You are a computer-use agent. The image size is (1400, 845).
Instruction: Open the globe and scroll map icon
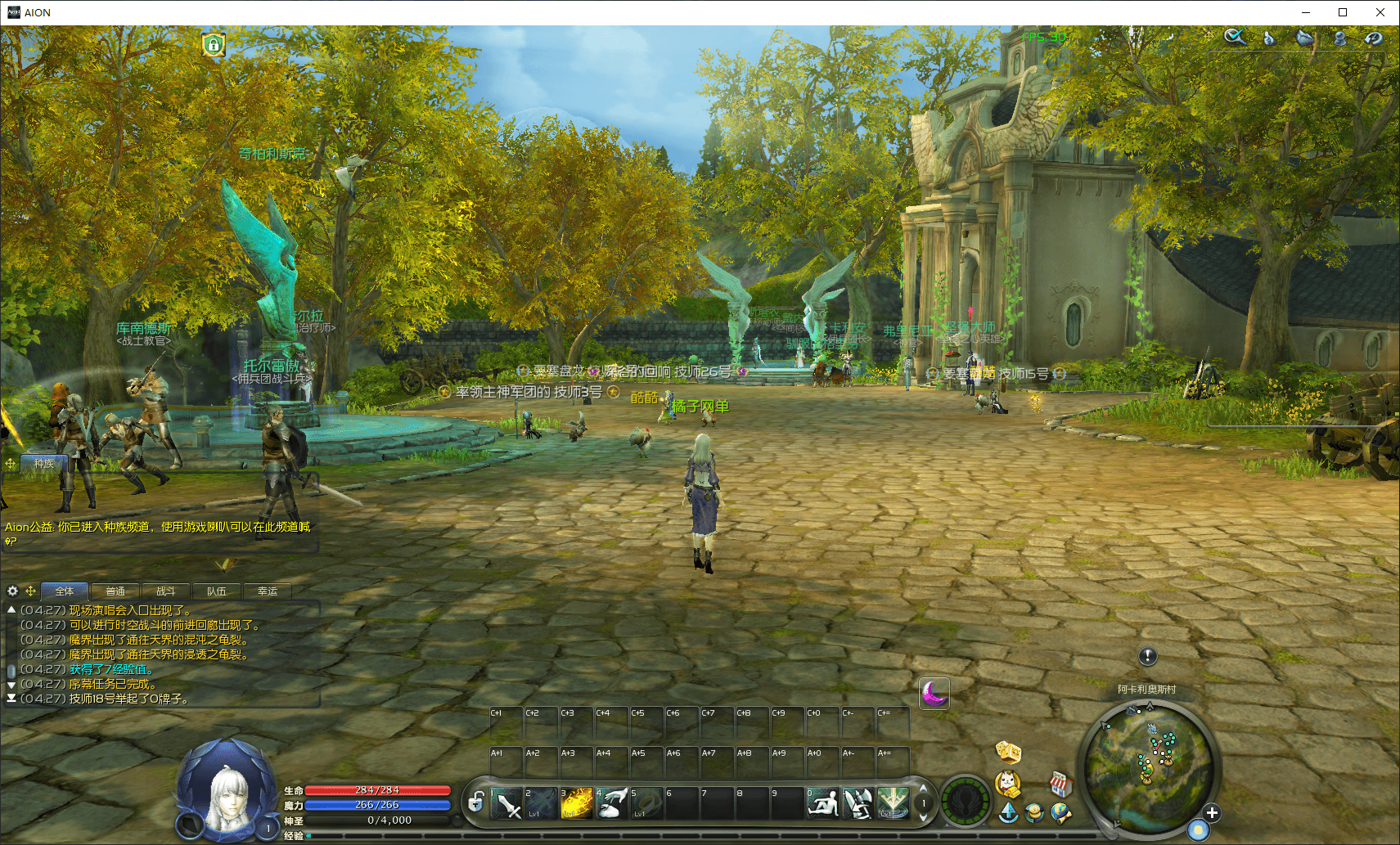[x=1060, y=813]
